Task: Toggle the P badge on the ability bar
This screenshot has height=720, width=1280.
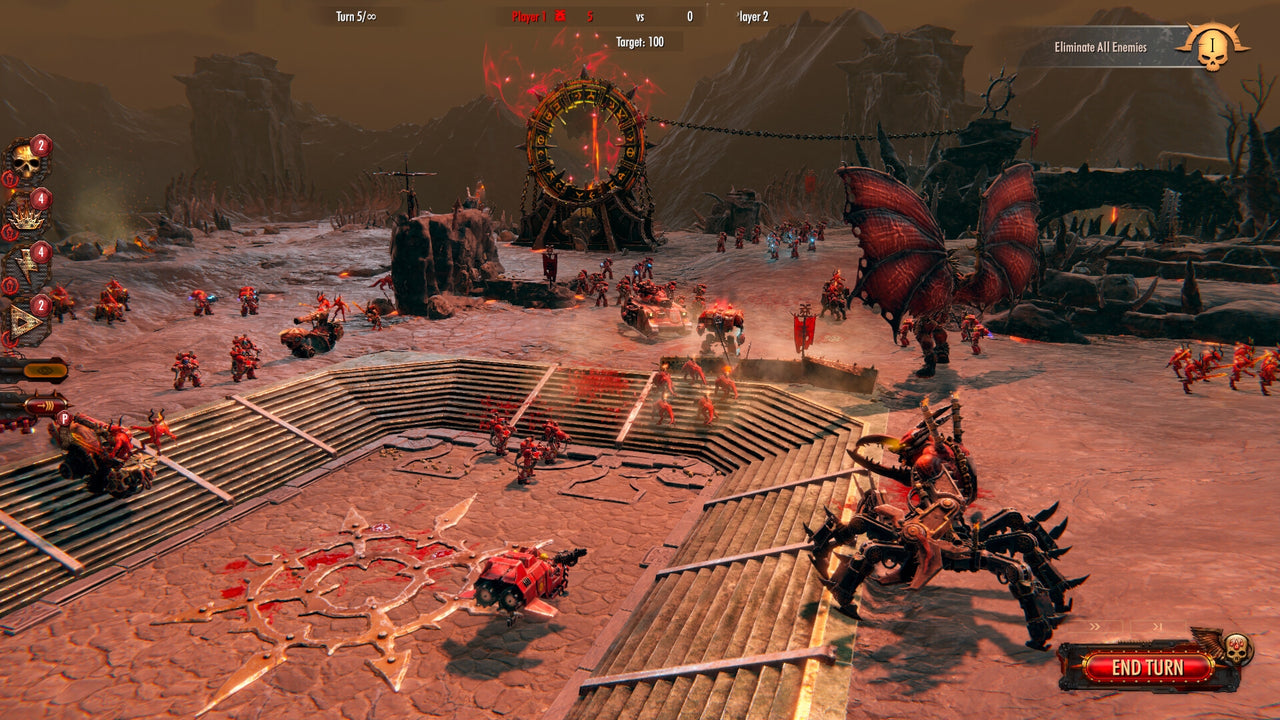Action: 64,418
